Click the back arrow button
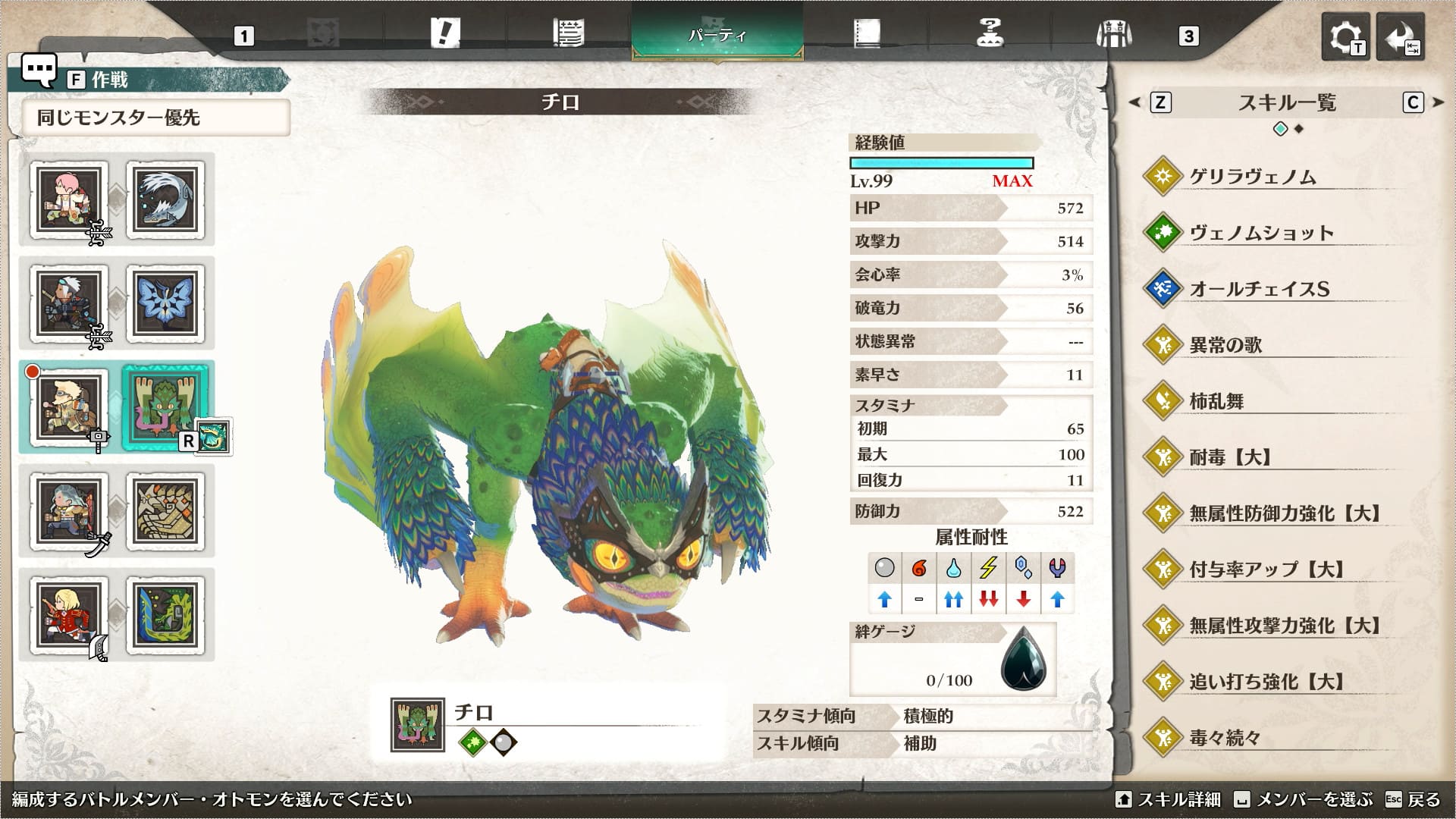The width and height of the screenshot is (1456, 819). click(x=1401, y=36)
